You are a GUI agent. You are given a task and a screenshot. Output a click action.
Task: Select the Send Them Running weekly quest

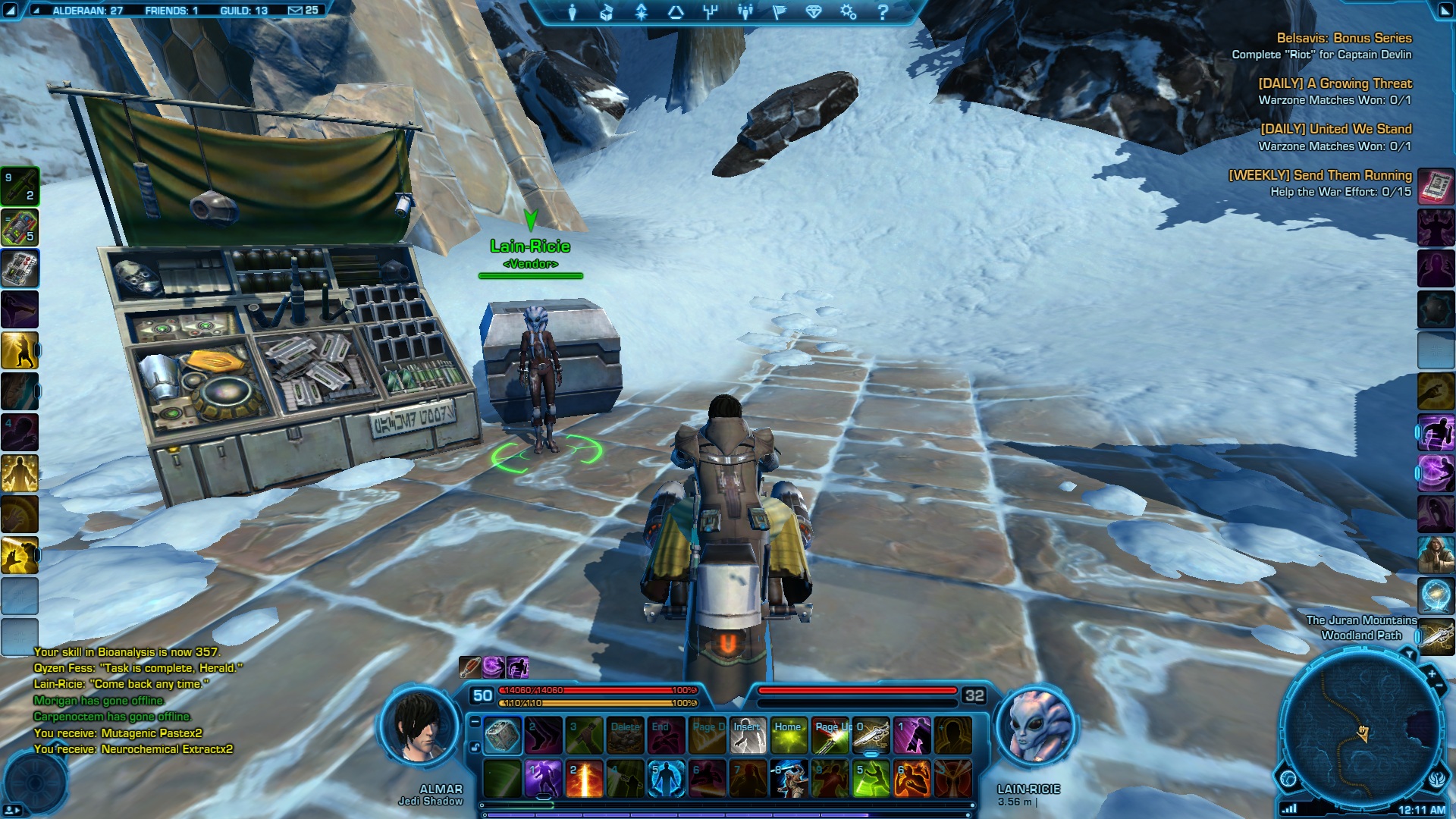[1319, 175]
